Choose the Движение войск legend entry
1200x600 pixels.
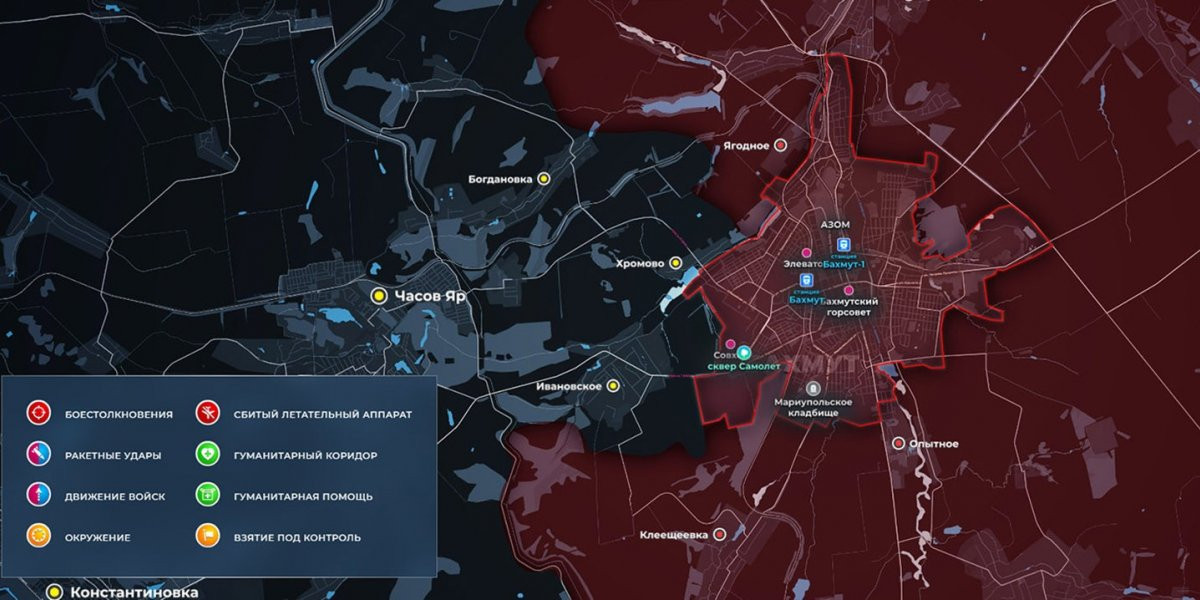pyautogui.click(x=39, y=496)
